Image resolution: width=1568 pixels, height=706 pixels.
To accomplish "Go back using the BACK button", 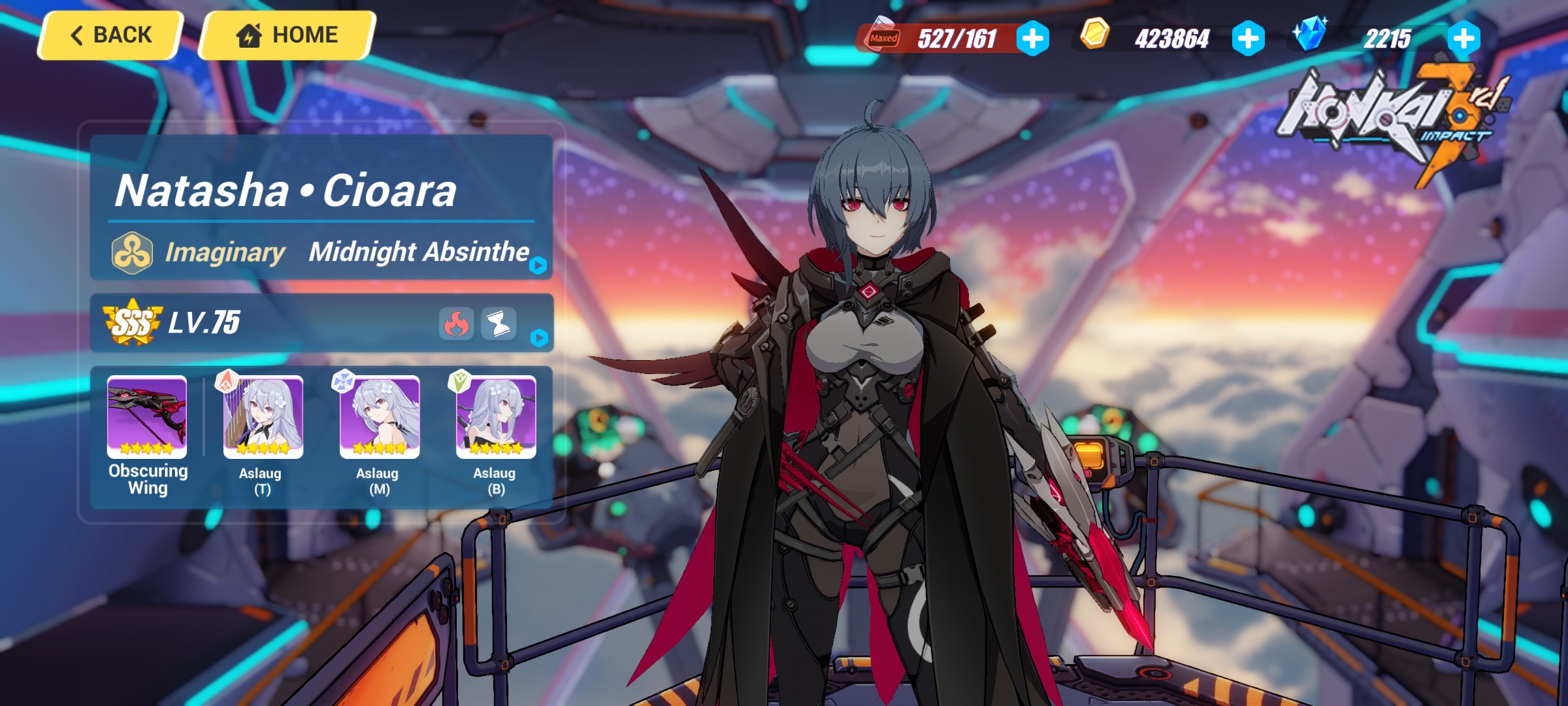I will coord(112,35).
